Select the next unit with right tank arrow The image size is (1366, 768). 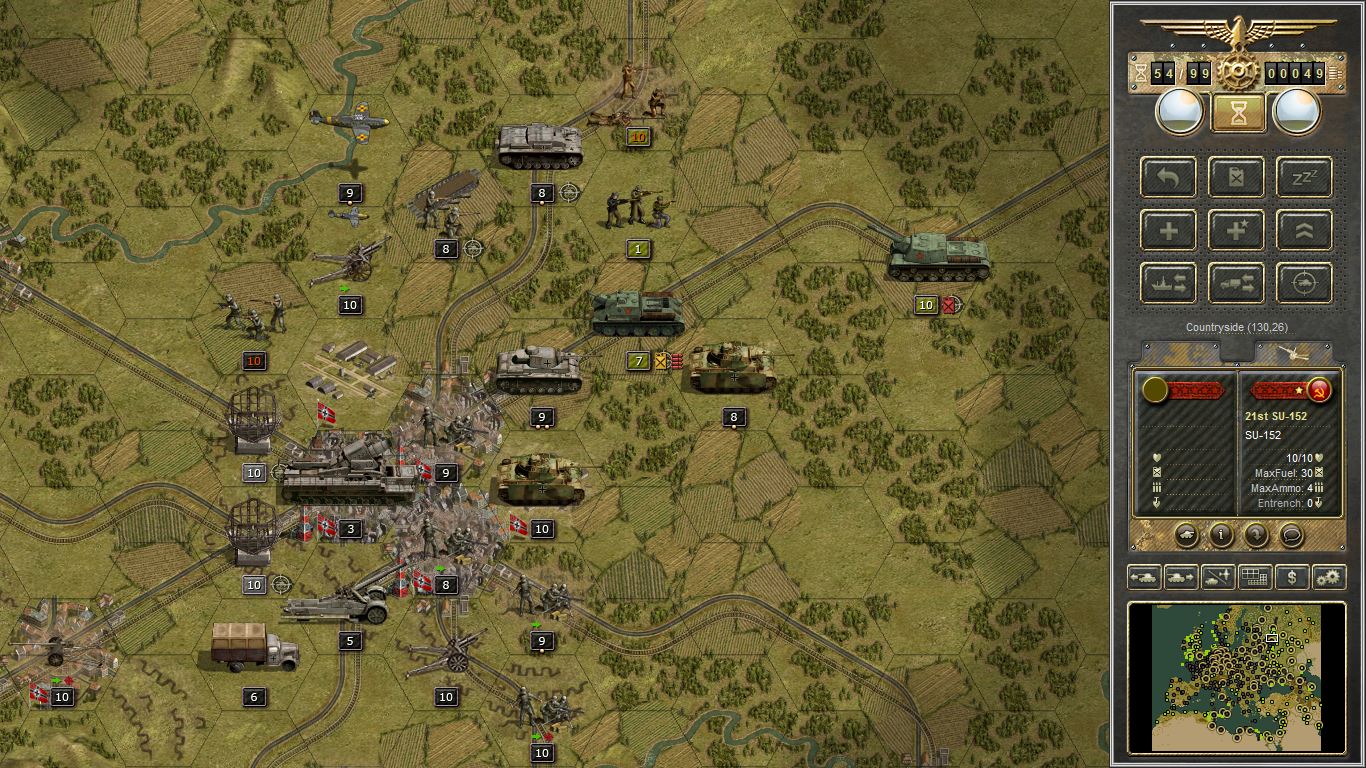pyautogui.click(x=1179, y=577)
